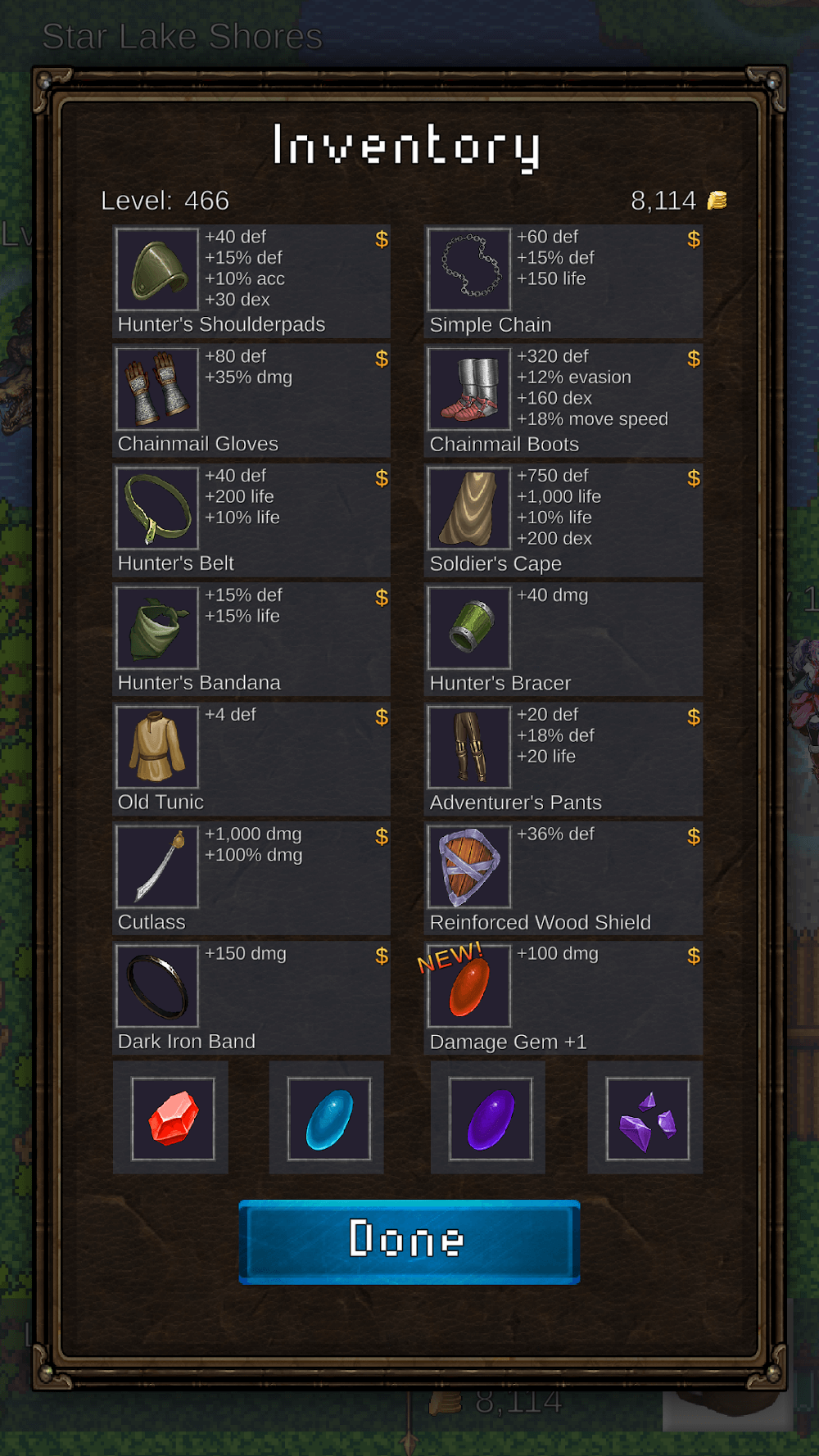
Task: Pick the Hunter's Bracer slot
Action: pos(563,640)
